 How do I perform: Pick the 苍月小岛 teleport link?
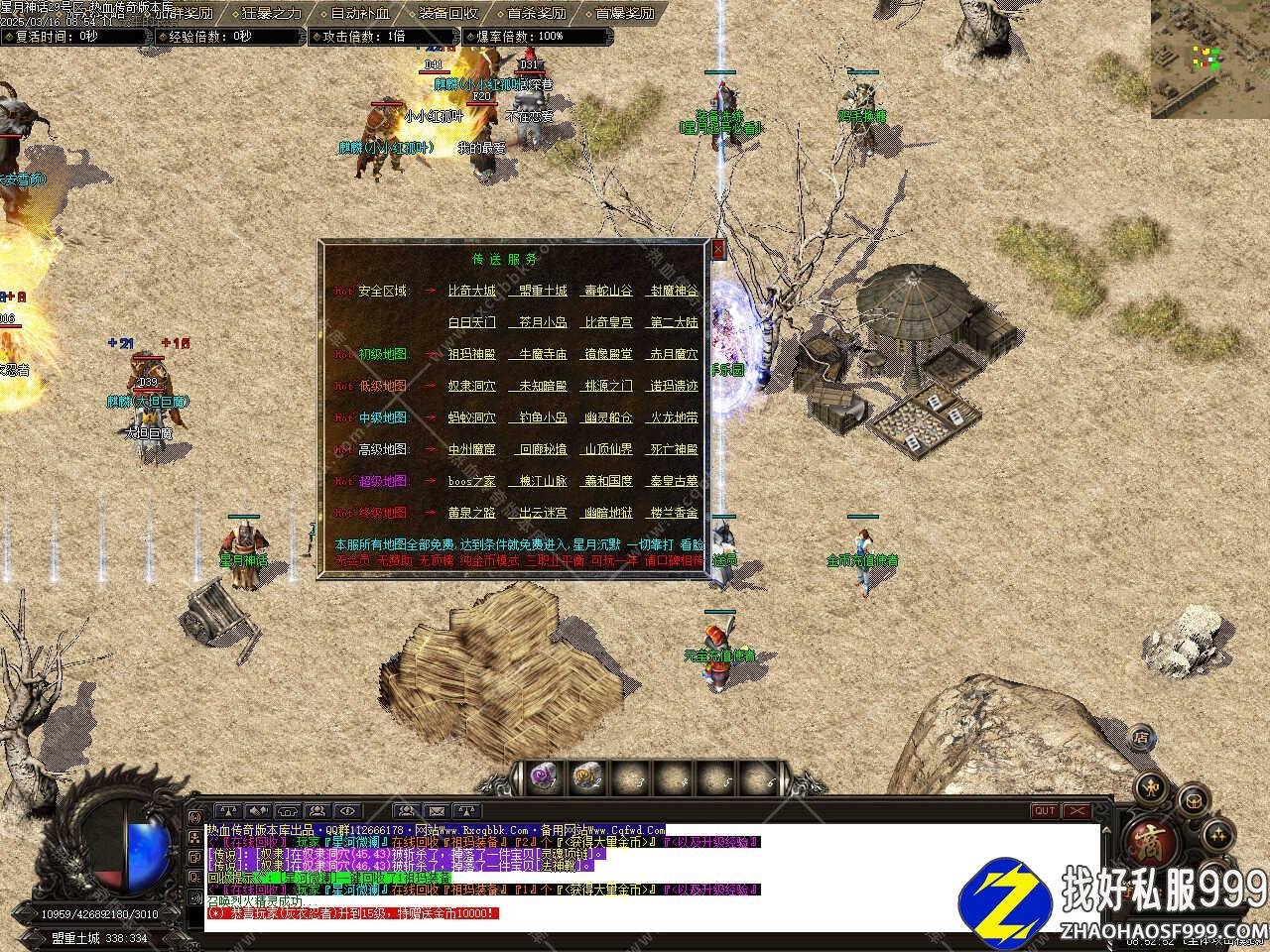(543, 322)
